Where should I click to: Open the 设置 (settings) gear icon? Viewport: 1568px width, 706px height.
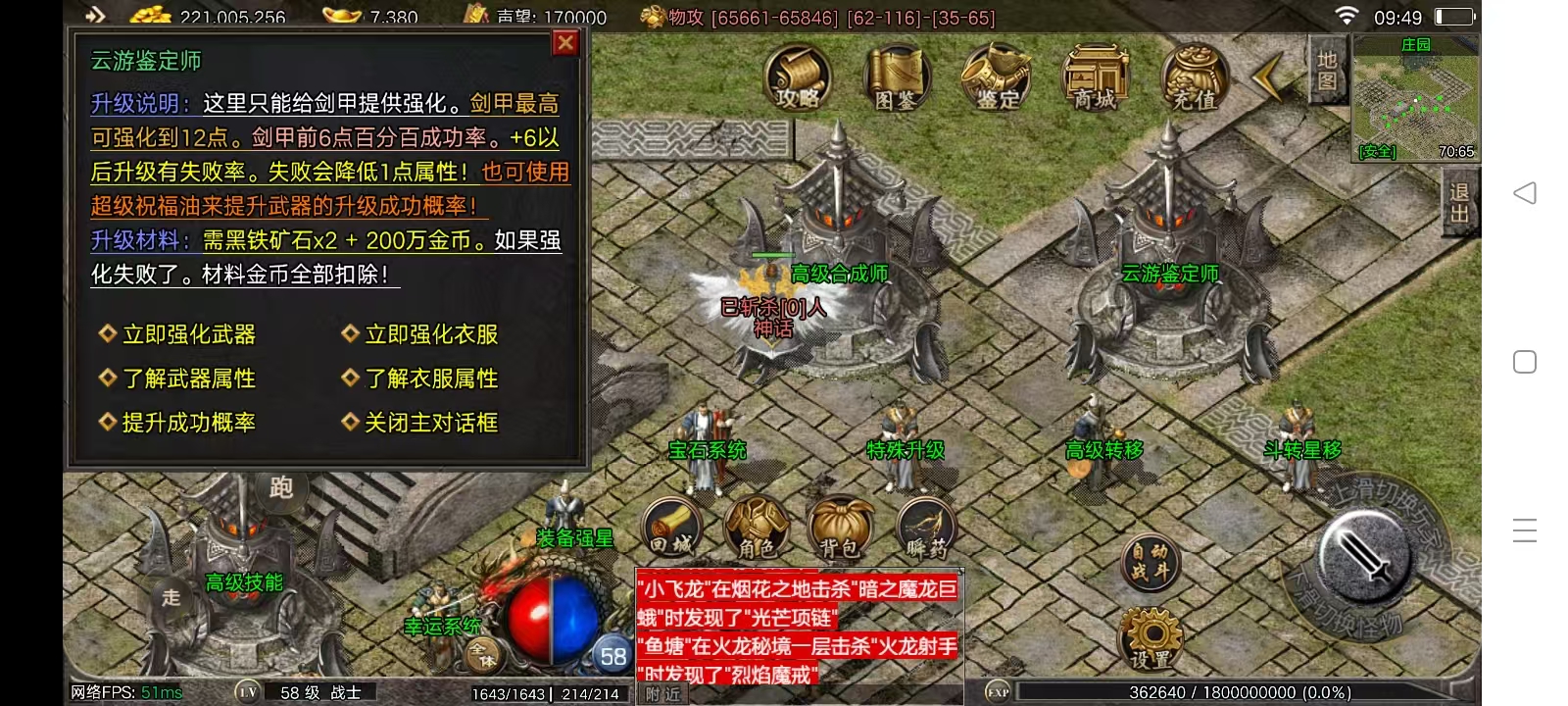[1153, 637]
